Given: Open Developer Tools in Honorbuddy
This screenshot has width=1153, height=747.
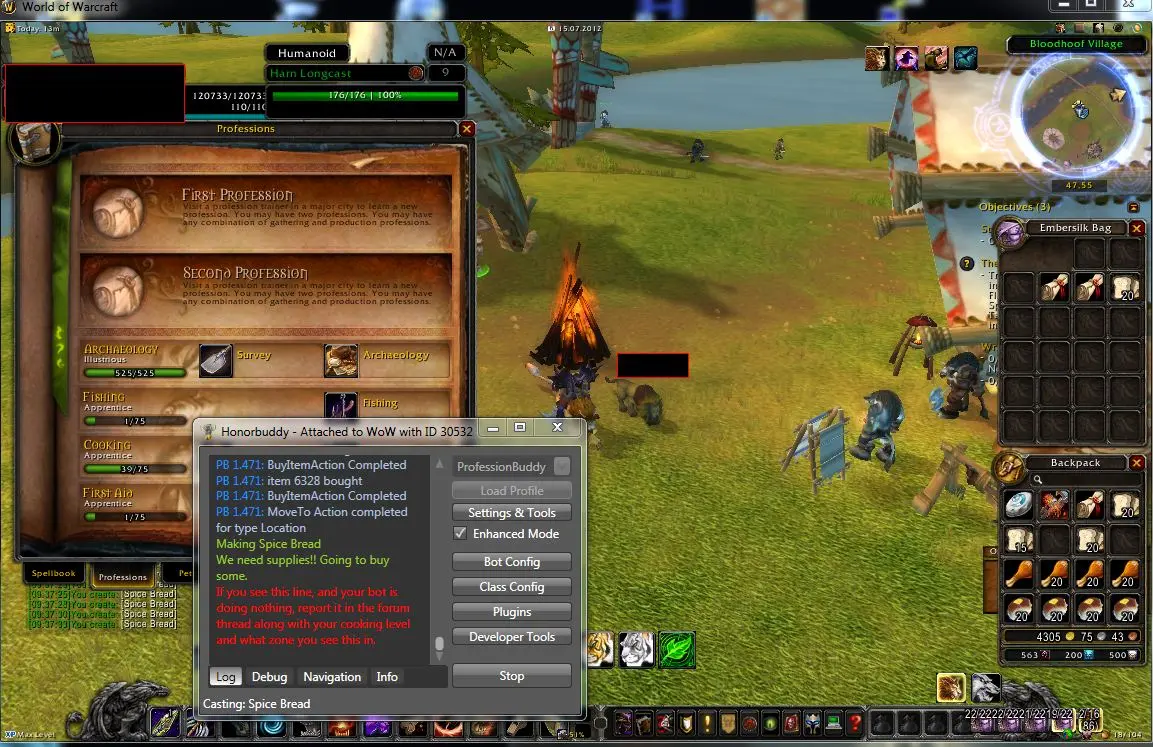Looking at the screenshot, I should (x=511, y=637).
